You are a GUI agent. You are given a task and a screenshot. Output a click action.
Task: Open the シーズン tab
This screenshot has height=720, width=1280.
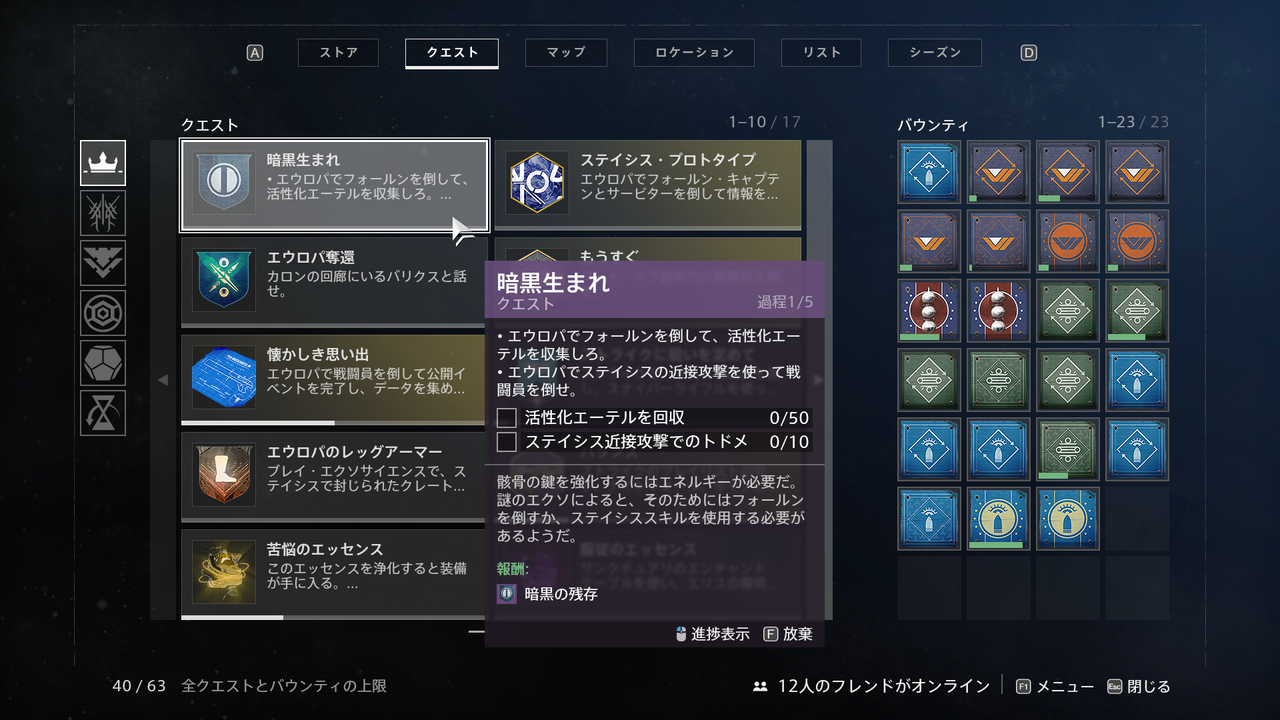(x=933, y=53)
